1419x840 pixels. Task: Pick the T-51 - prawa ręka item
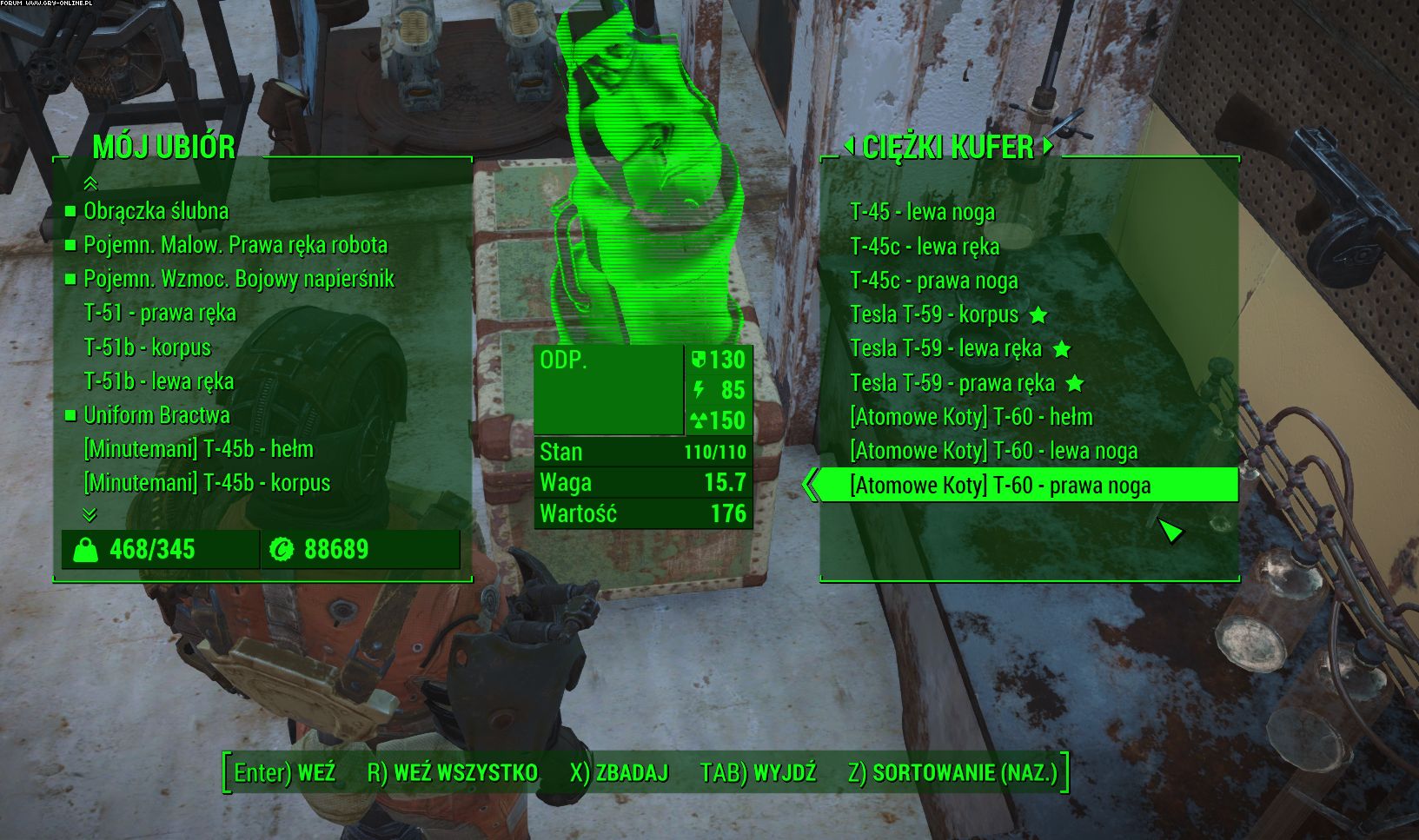pos(160,313)
